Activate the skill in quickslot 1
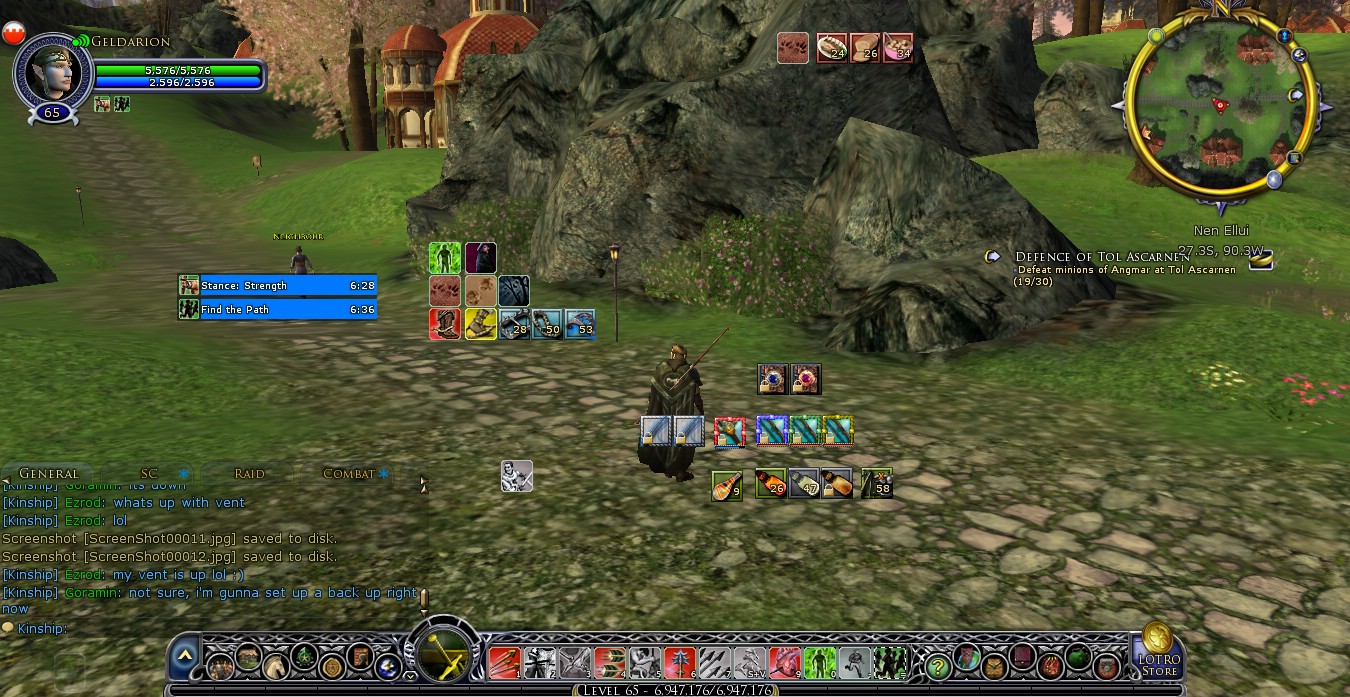 coord(504,661)
